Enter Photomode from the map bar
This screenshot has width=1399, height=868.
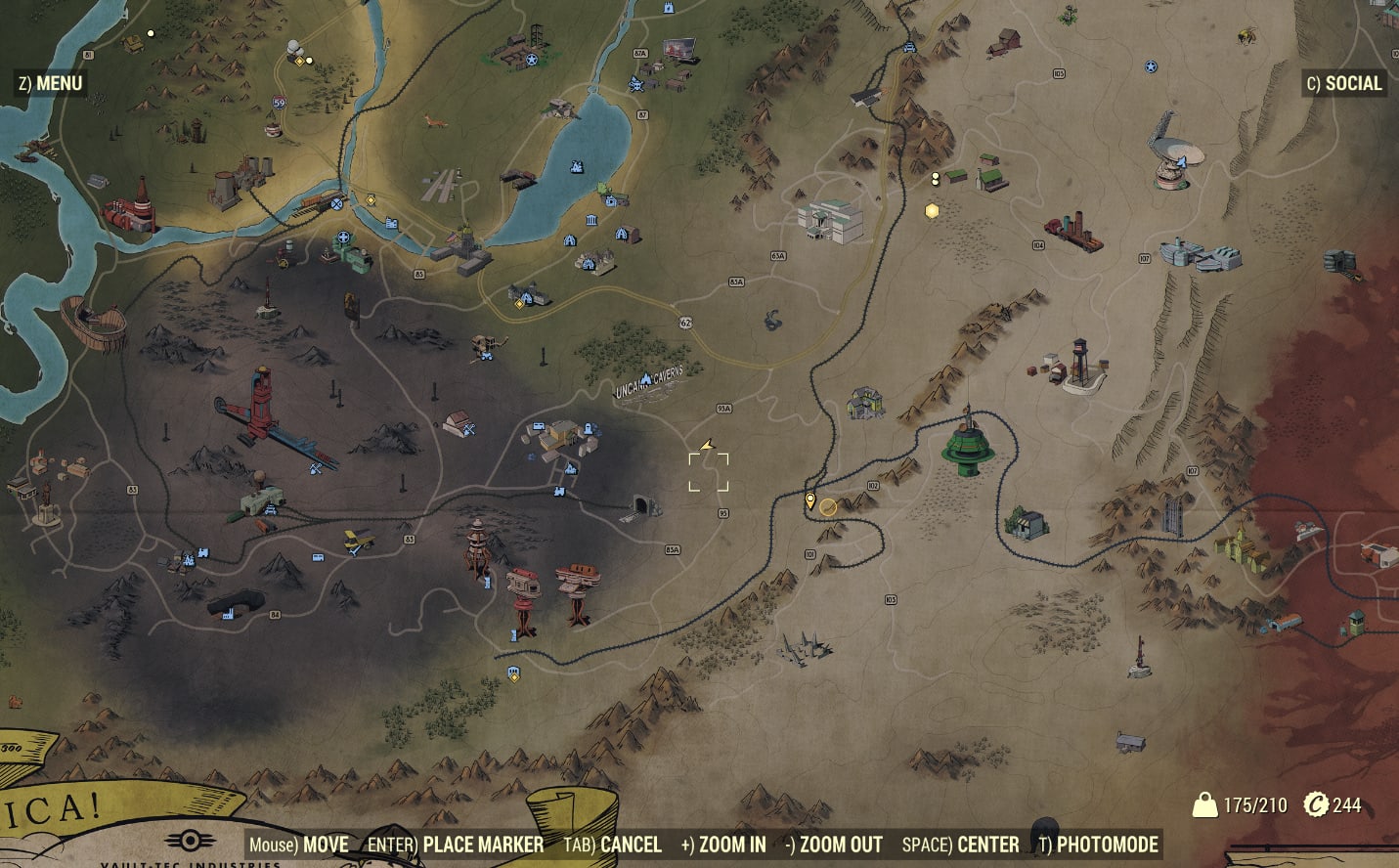click(x=1099, y=845)
